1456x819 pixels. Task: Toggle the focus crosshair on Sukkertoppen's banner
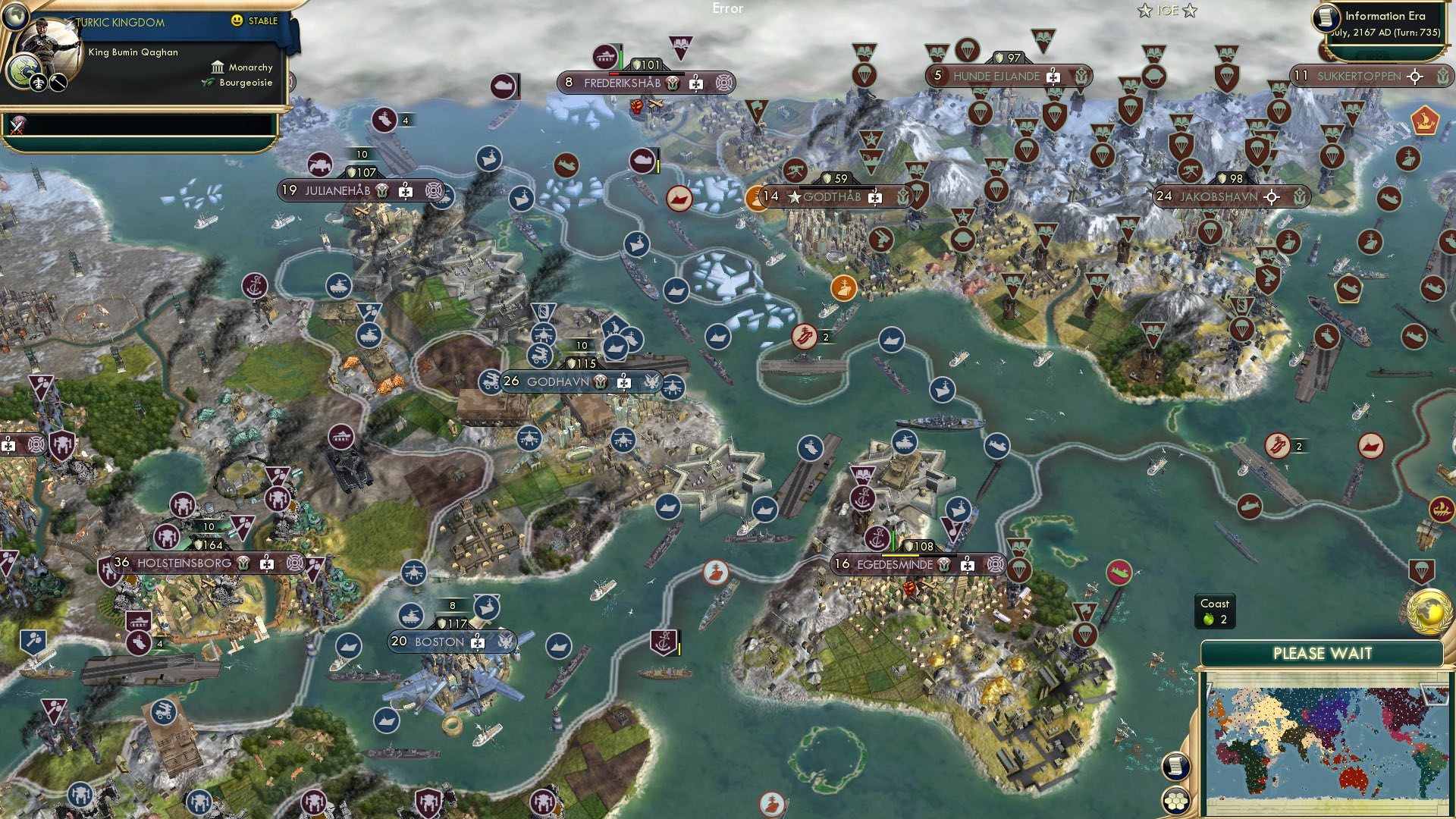(x=1414, y=77)
